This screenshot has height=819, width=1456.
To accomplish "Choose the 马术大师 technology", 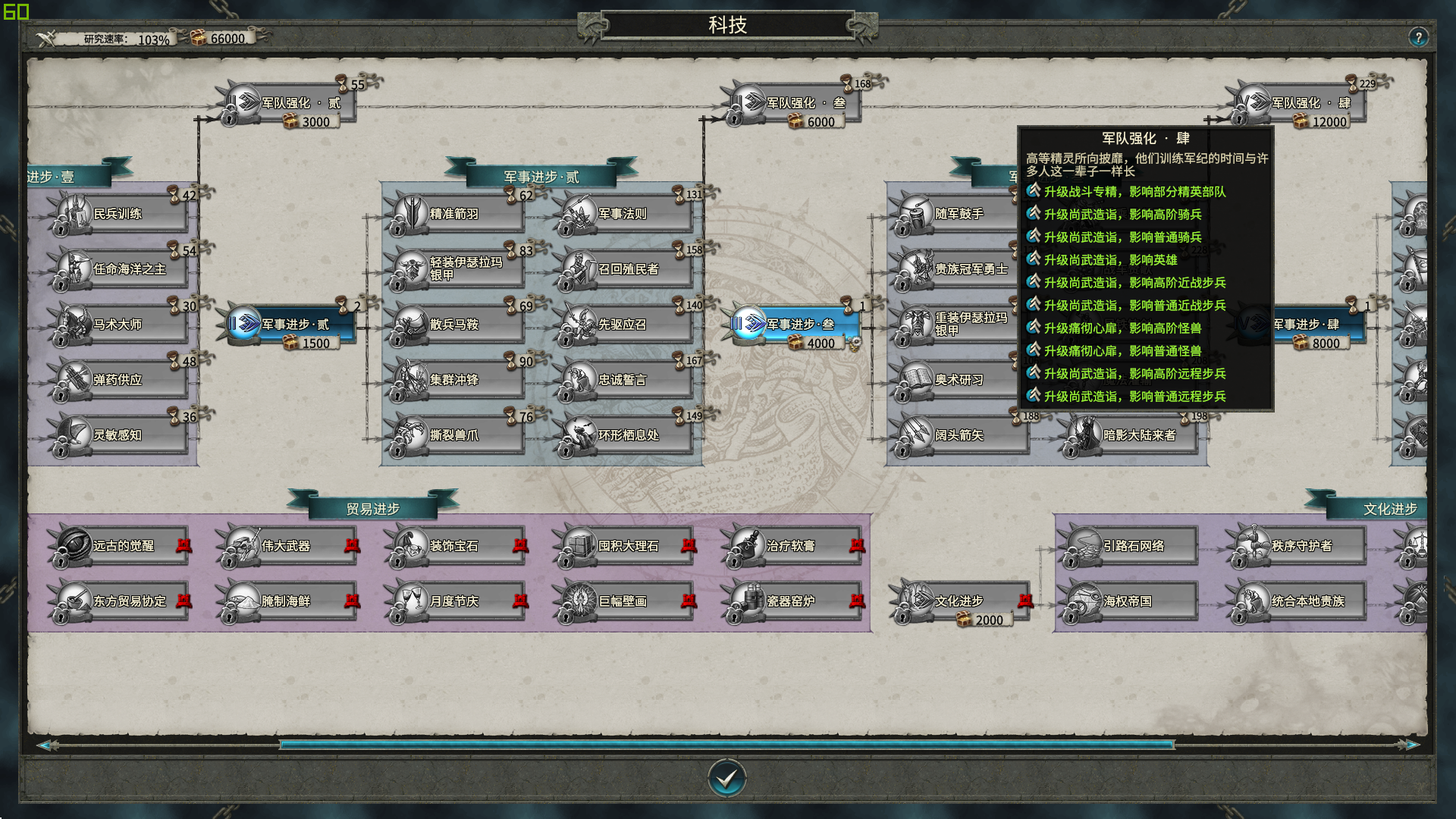I will point(120,325).
